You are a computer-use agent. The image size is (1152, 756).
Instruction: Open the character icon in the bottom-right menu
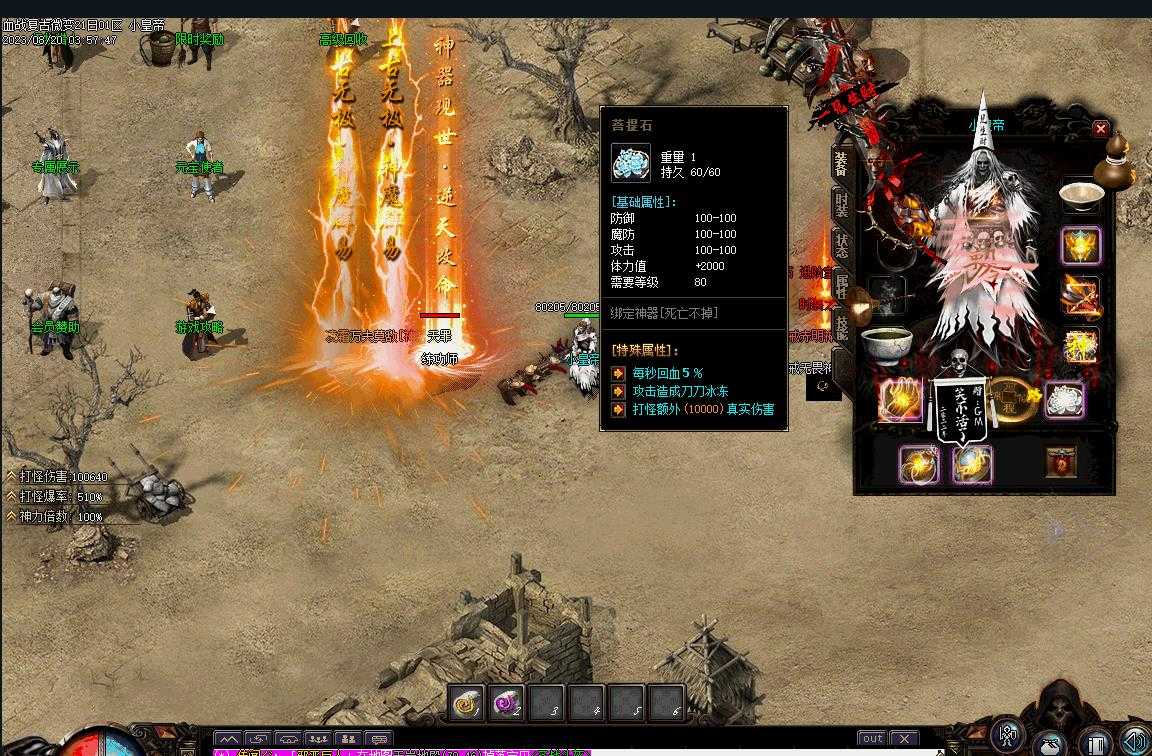(1008, 735)
